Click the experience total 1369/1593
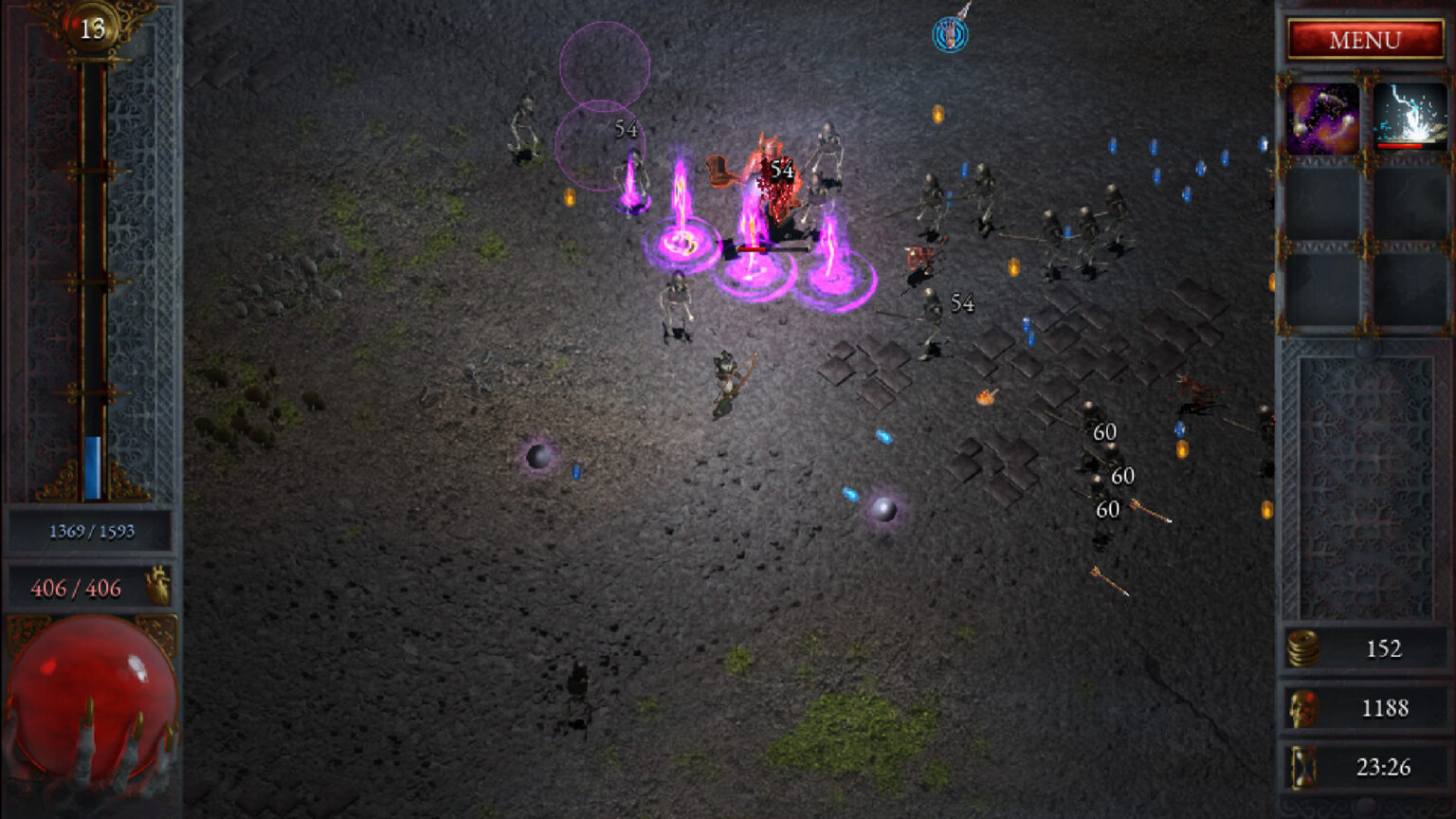Viewport: 1456px width, 819px height. 90,531
